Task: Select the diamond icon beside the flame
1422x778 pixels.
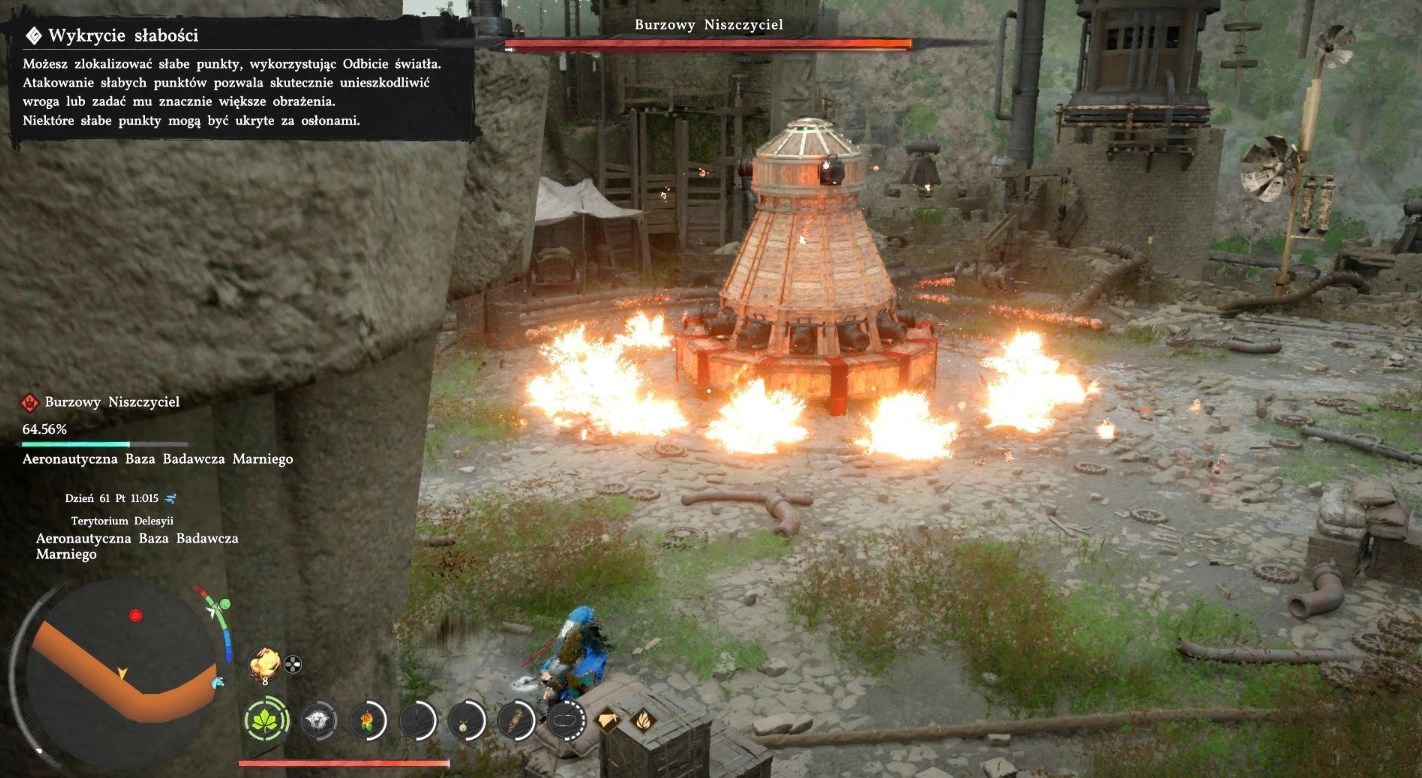Action: coord(607,718)
